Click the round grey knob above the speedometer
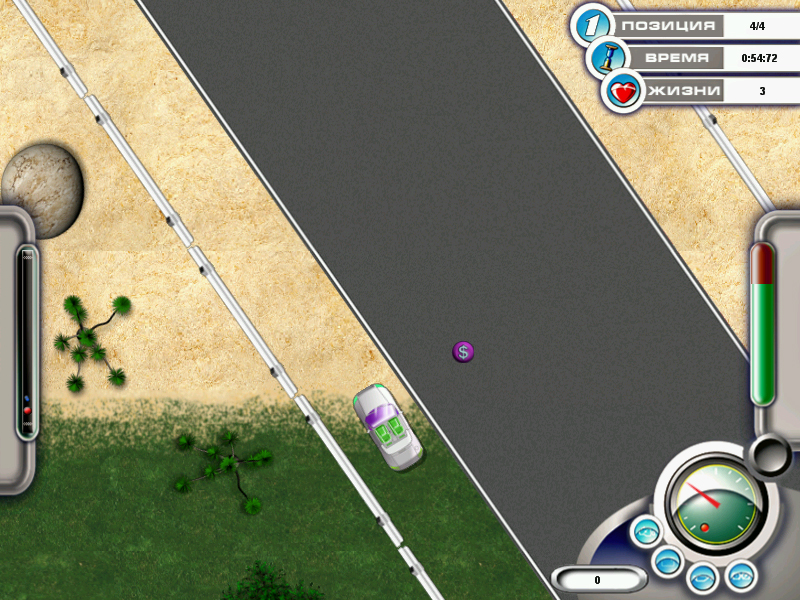 tap(771, 455)
